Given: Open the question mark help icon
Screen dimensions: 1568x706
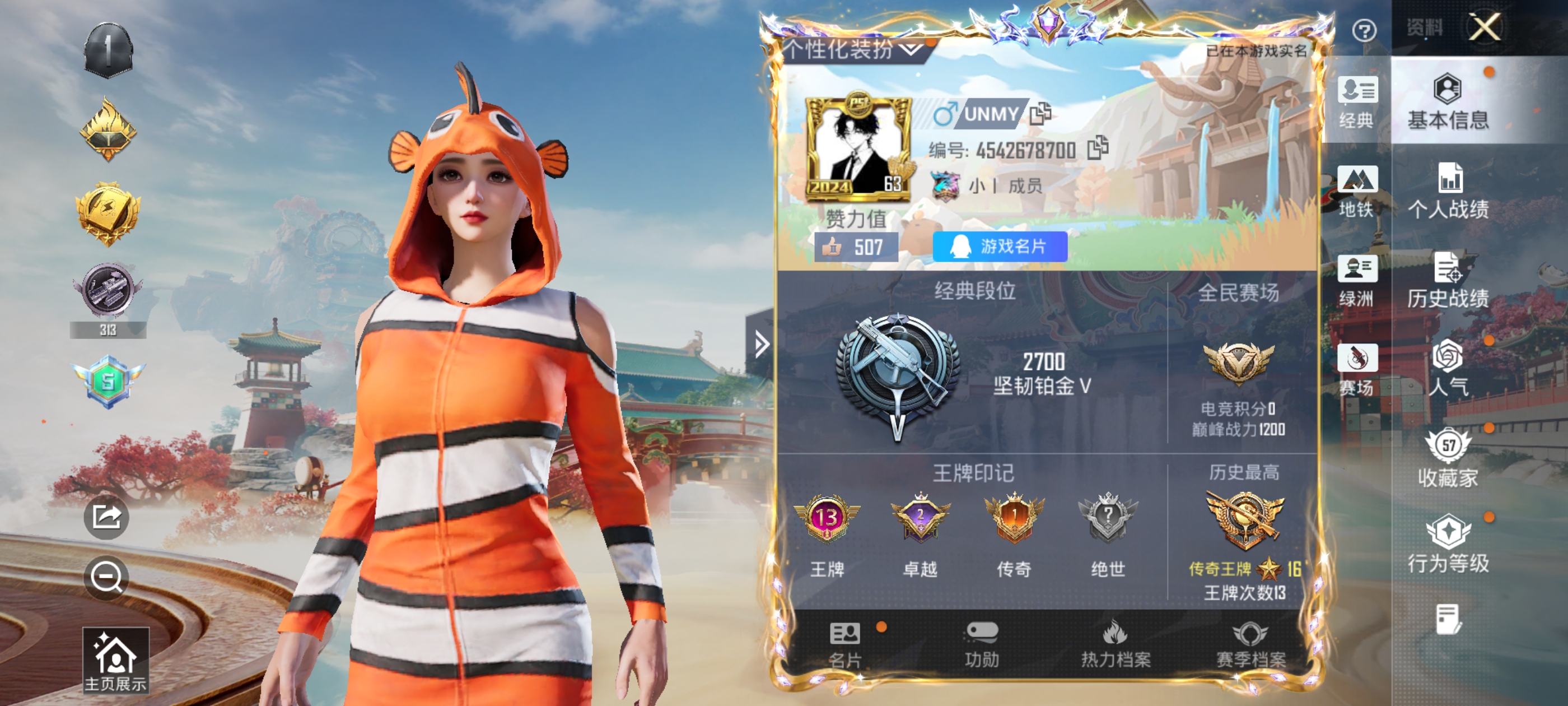Looking at the screenshot, I should [1364, 30].
